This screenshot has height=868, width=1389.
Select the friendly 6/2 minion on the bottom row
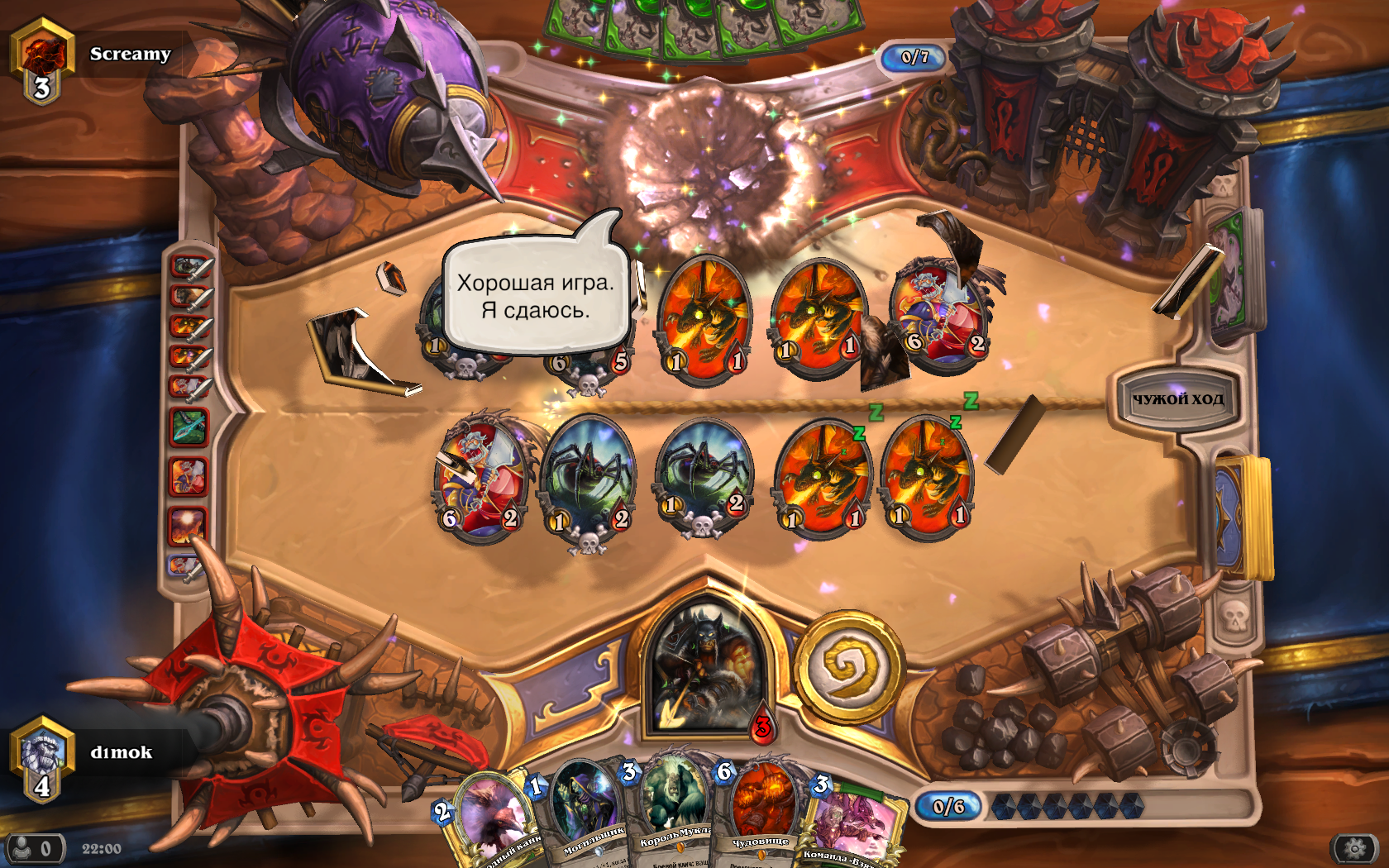tap(480, 477)
